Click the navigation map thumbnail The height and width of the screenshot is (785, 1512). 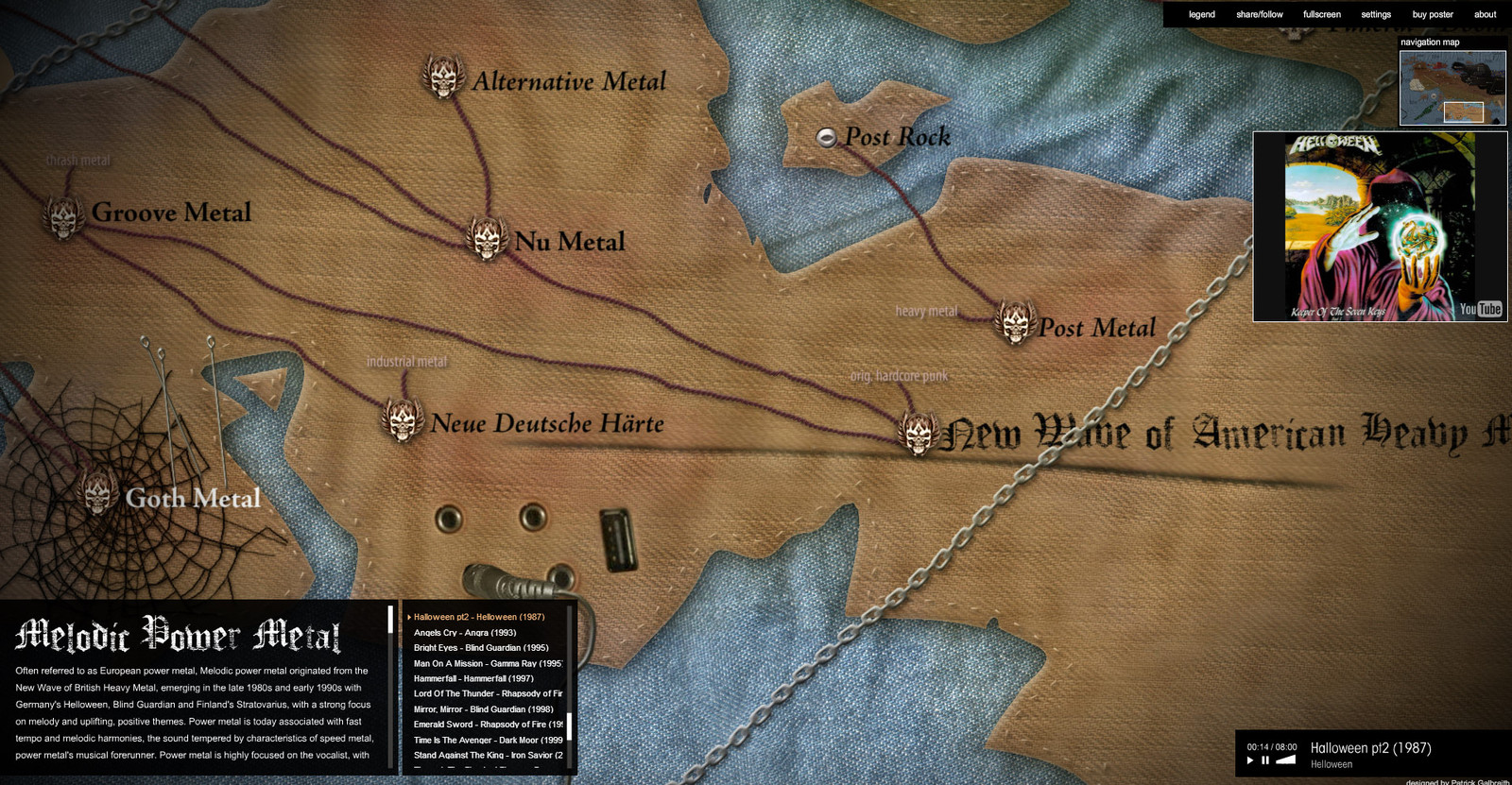(1452, 88)
